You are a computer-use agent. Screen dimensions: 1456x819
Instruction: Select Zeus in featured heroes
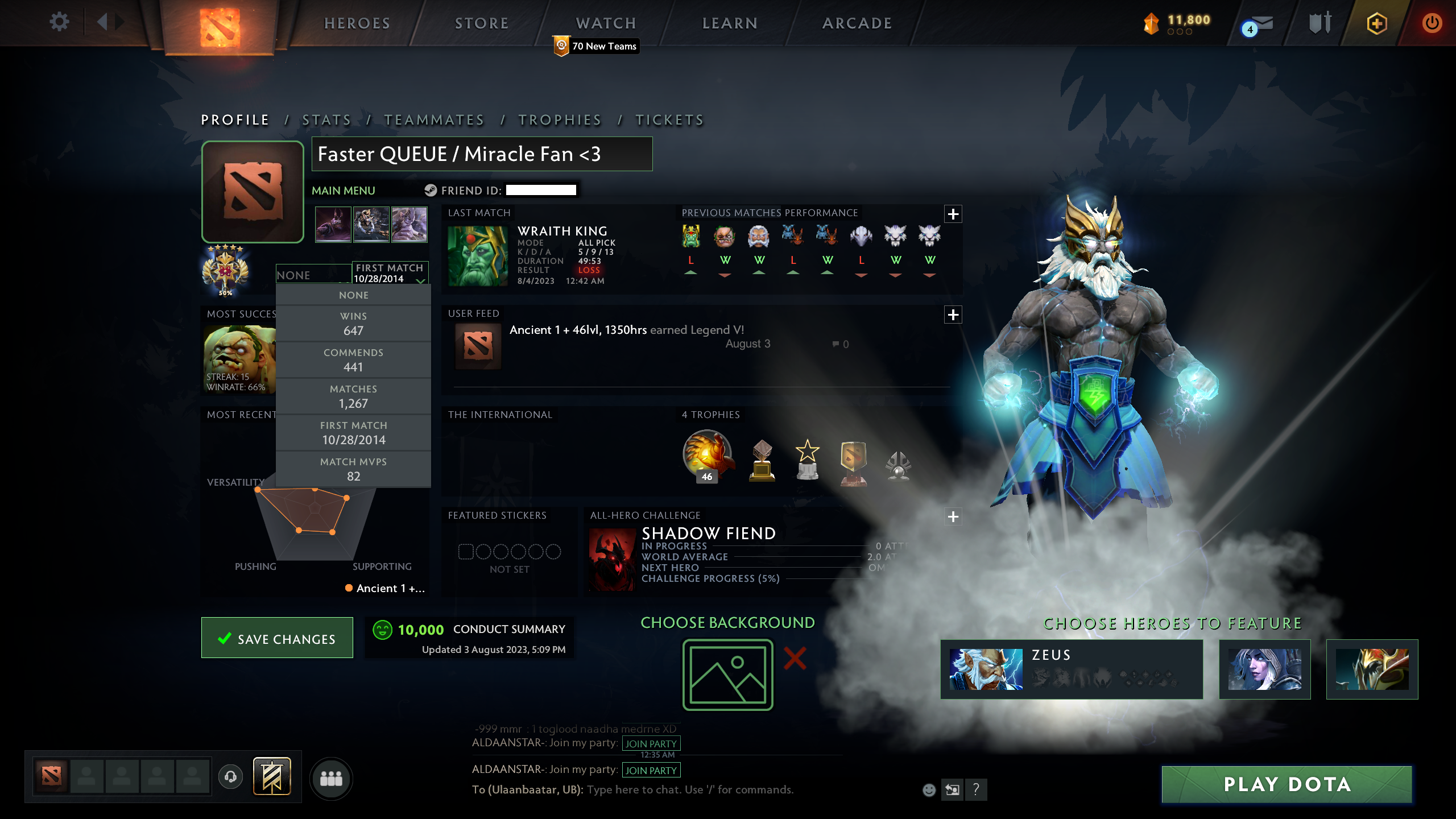click(x=1072, y=669)
